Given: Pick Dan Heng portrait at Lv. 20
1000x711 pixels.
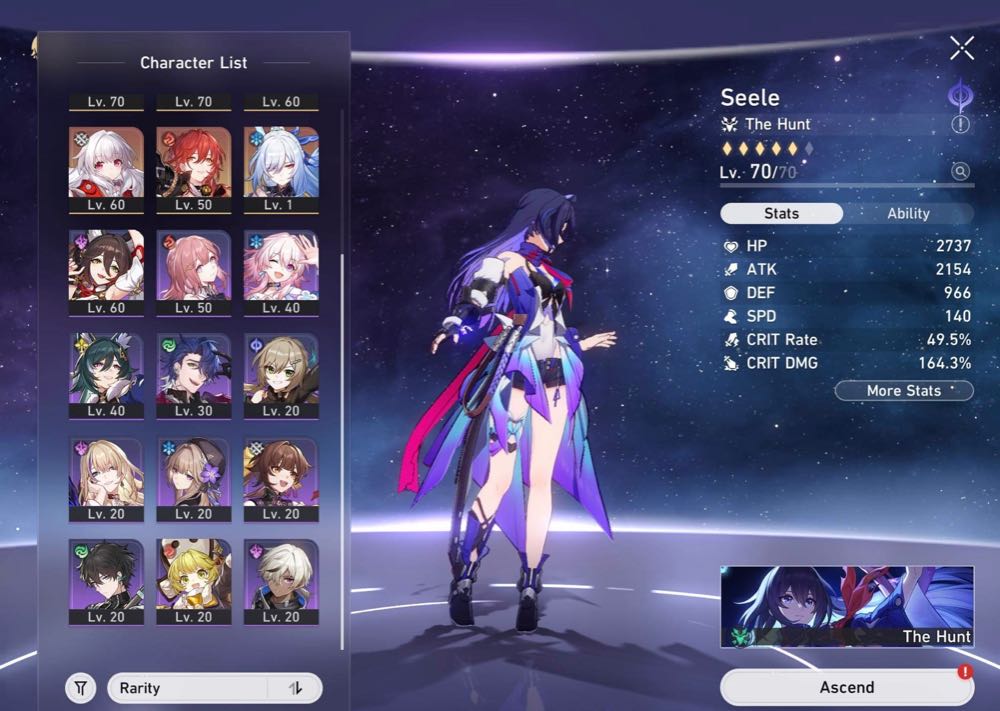Looking at the screenshot, I should pyautogui.click(x=106, y=581).
